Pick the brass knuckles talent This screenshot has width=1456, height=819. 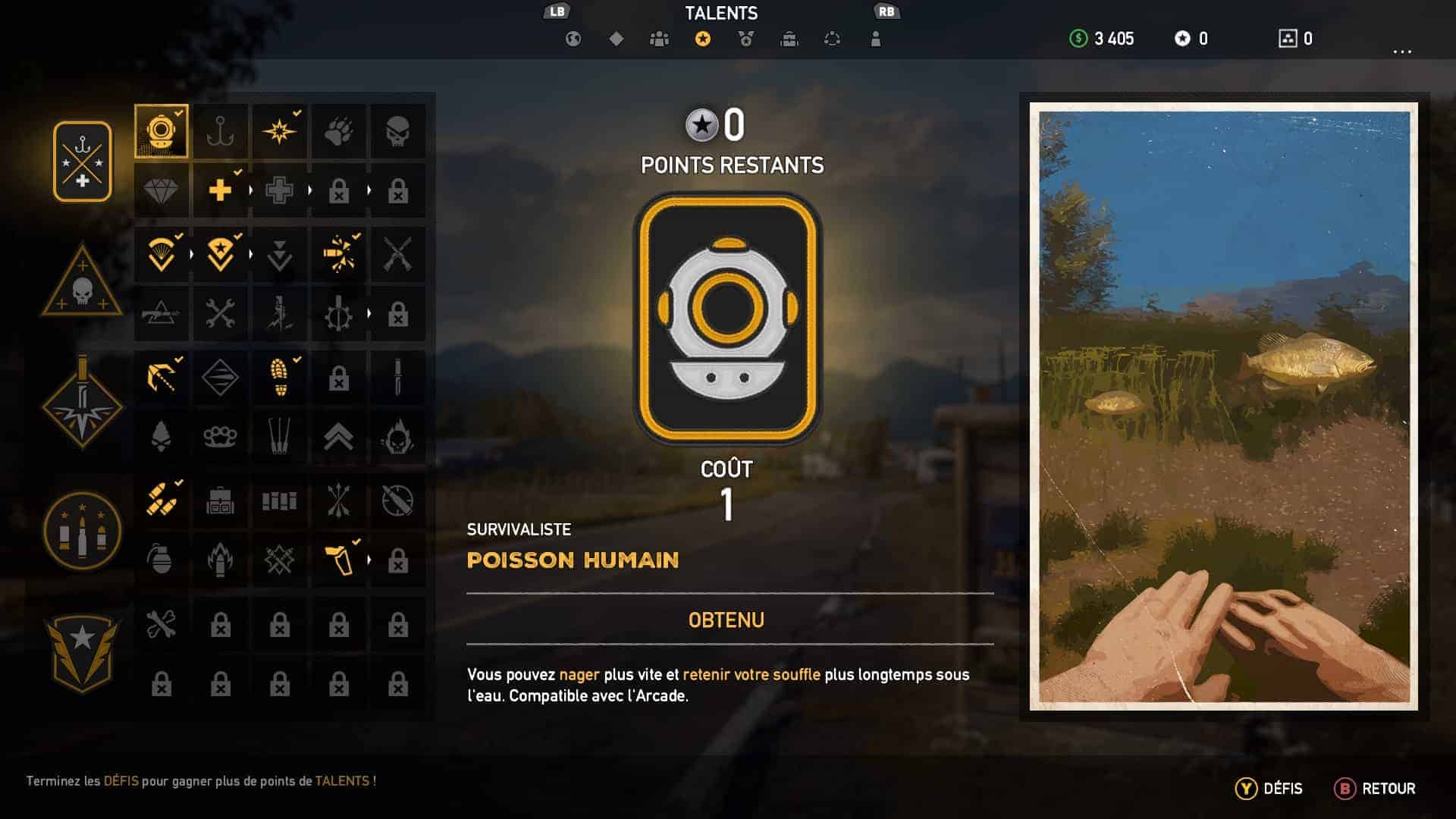pos(220,437)
